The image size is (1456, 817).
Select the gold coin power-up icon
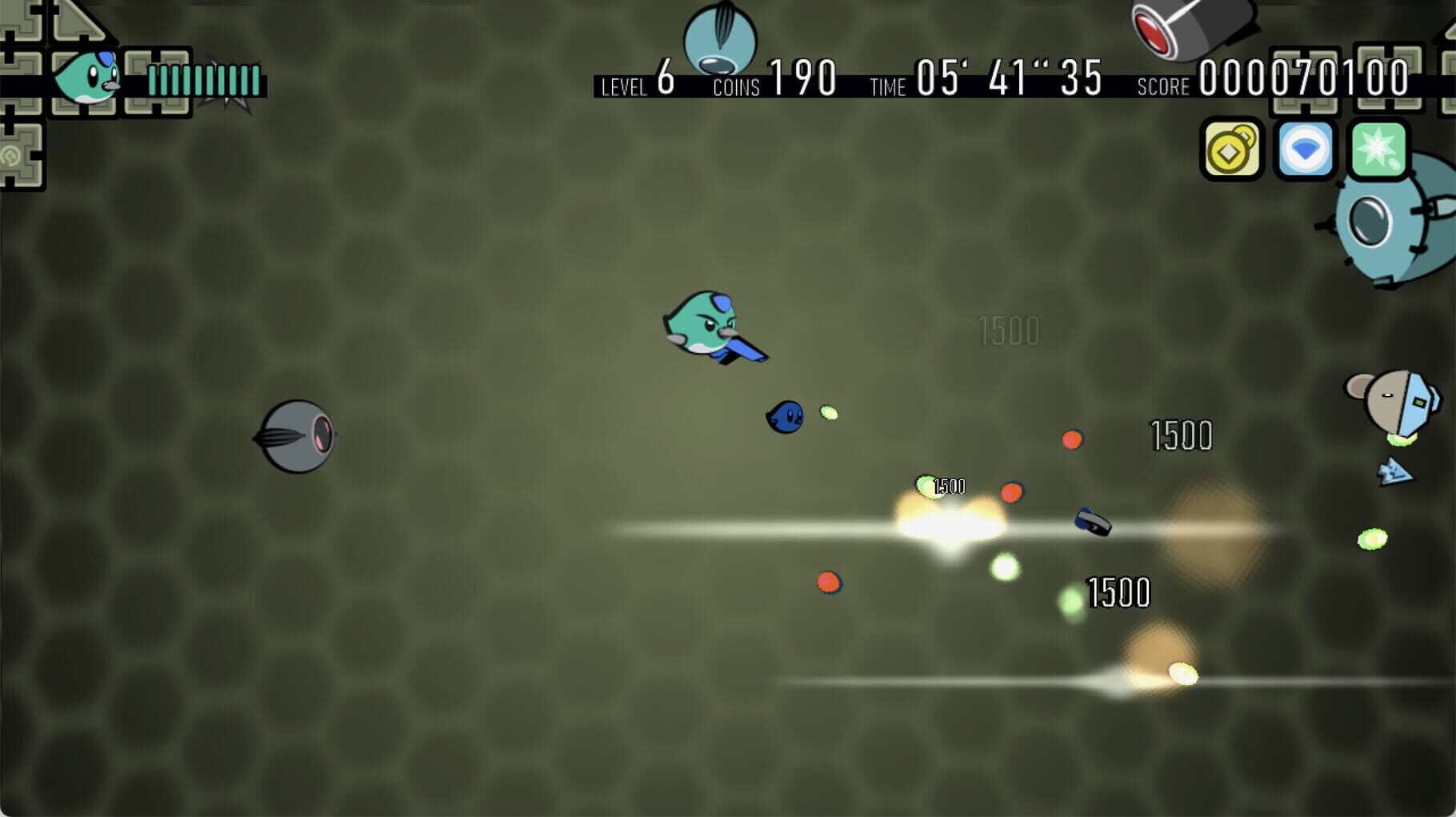point(1231,150)
